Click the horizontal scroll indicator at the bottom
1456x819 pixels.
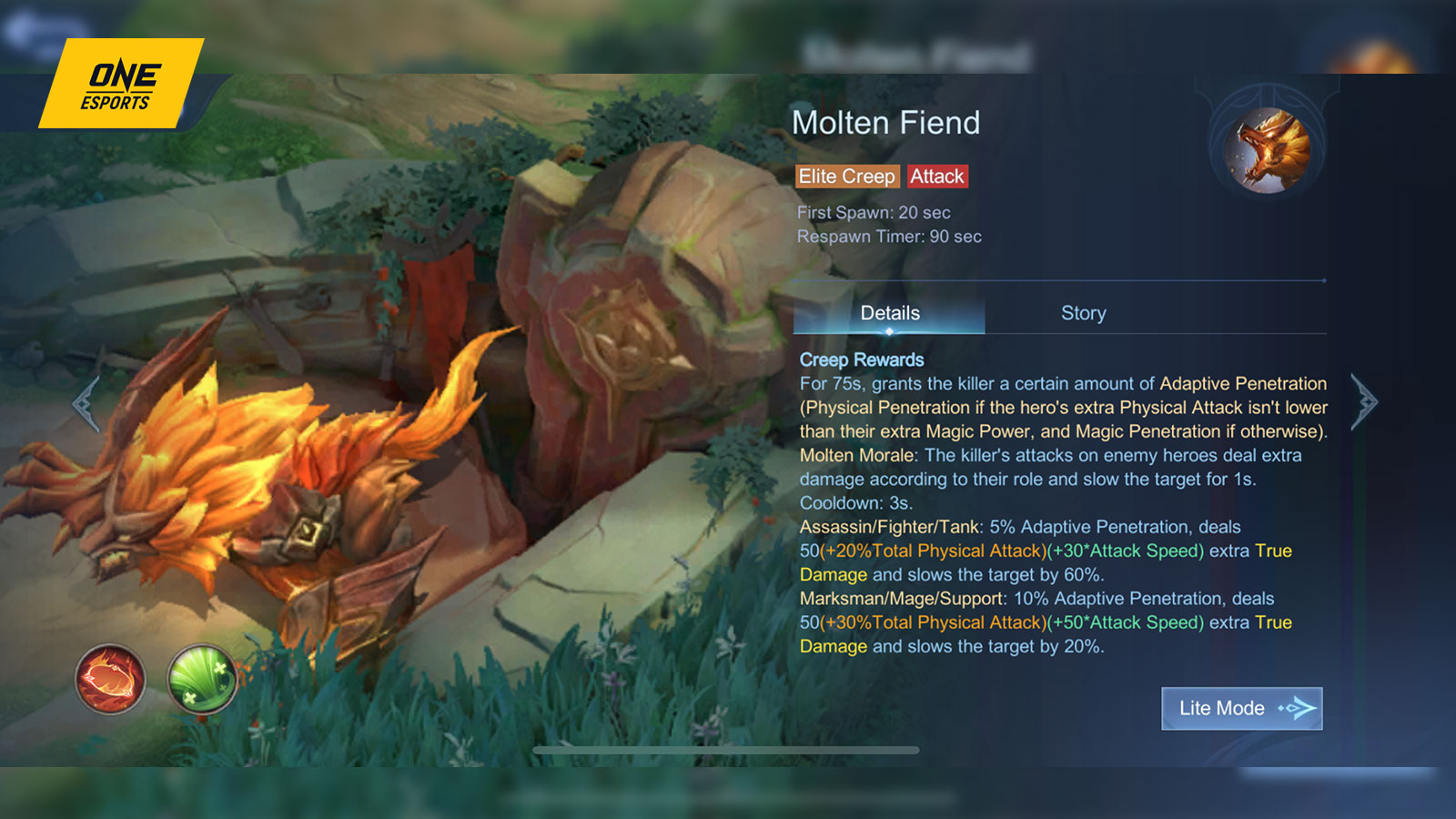(x=728, y=751)
